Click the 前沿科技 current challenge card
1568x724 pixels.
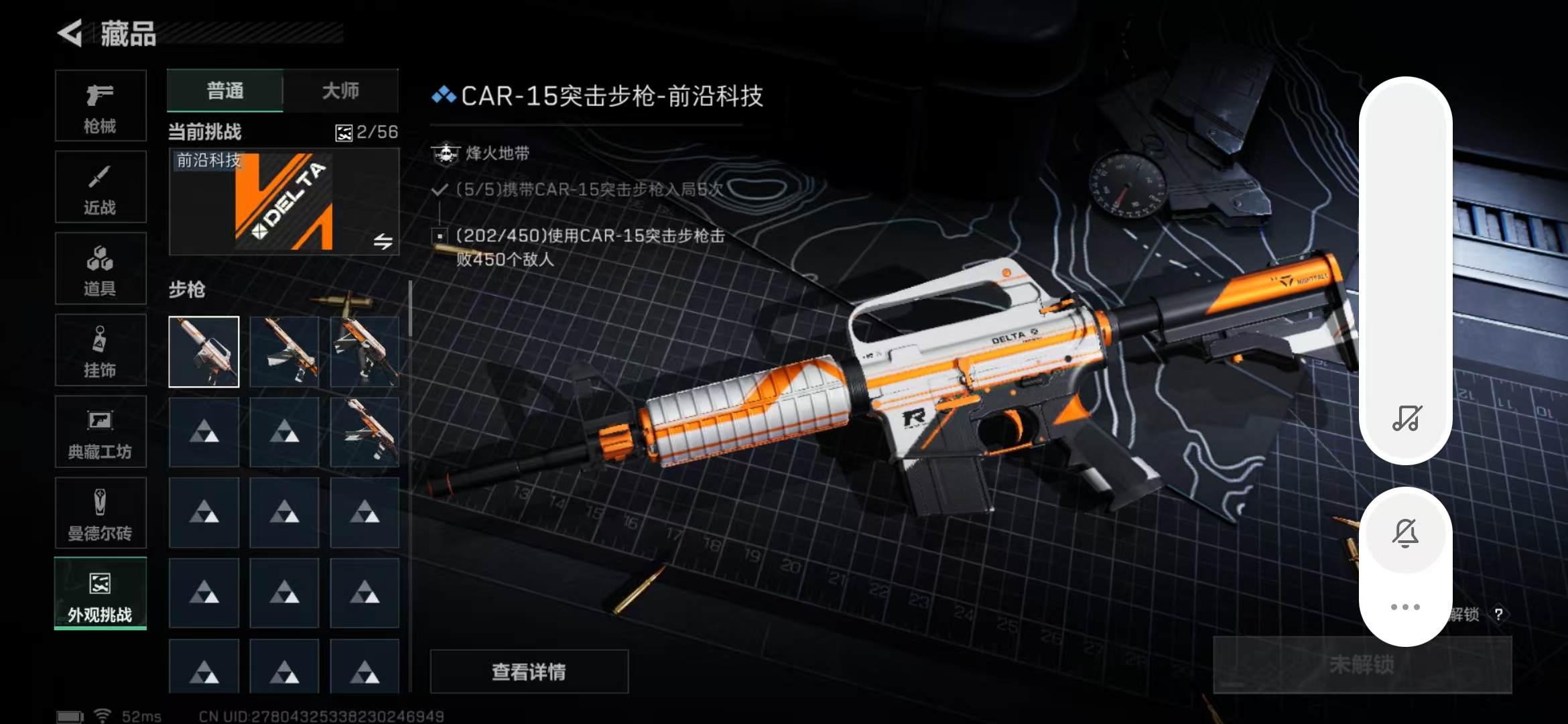(284, 202)
